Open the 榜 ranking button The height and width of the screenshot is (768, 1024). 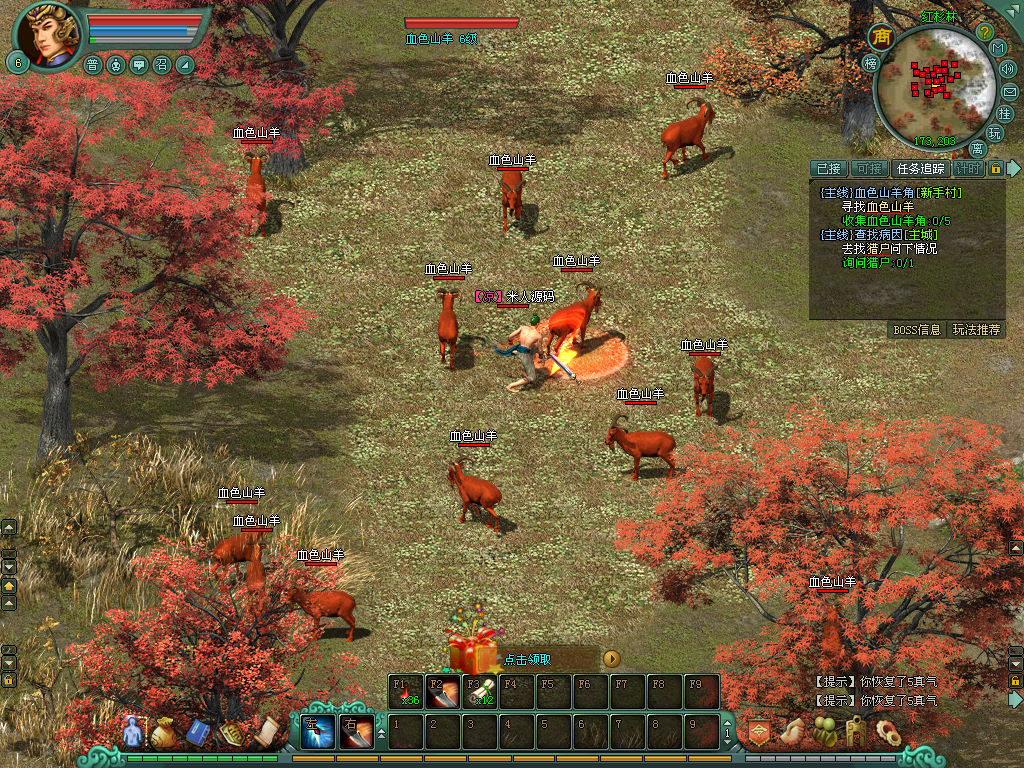pyautogui.click(x=870, y=63)
